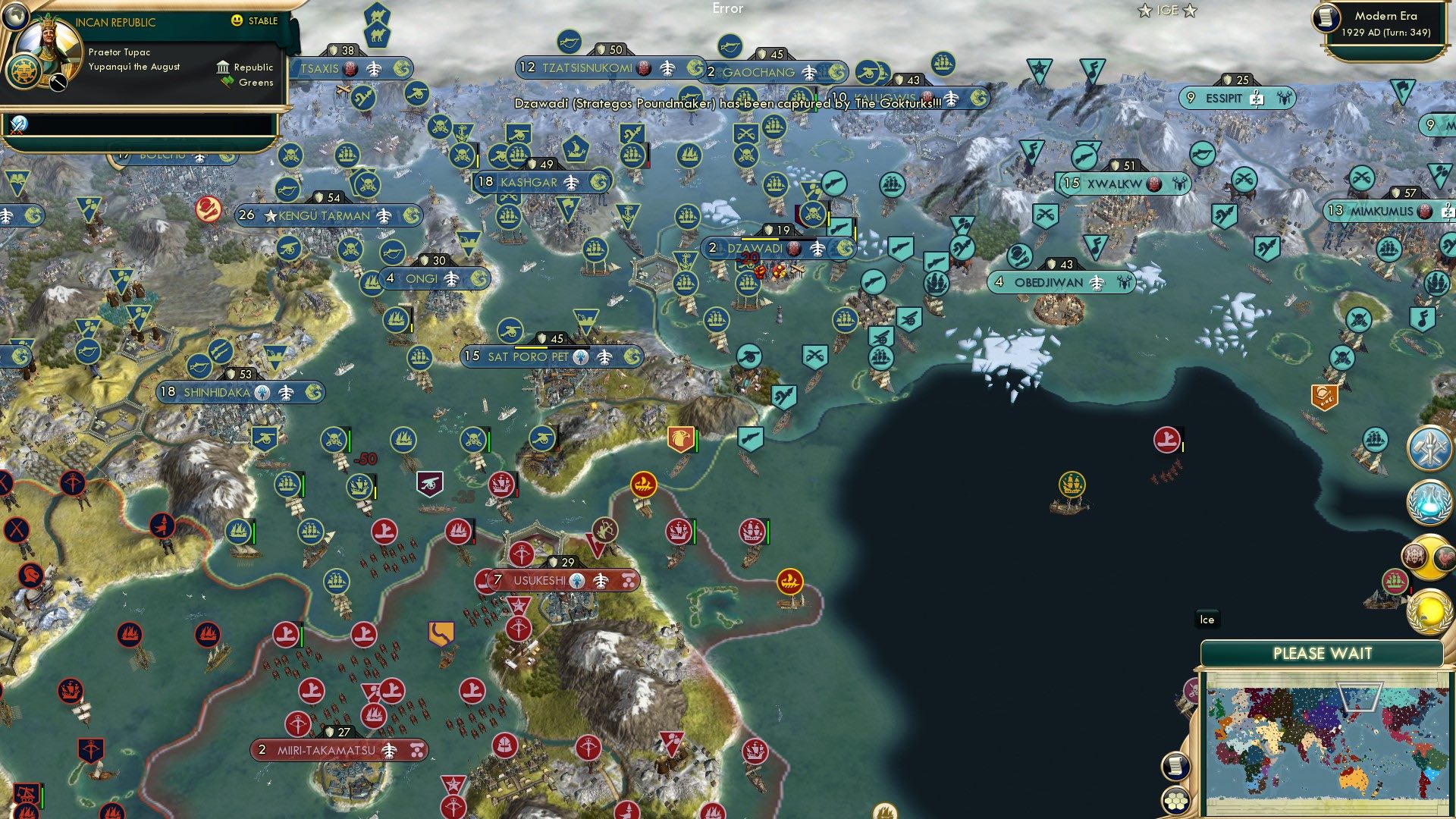This screenshot has width=1456, height=819.
Task: Toggle globe view above the leader portrait
Action: click(16, 17)
